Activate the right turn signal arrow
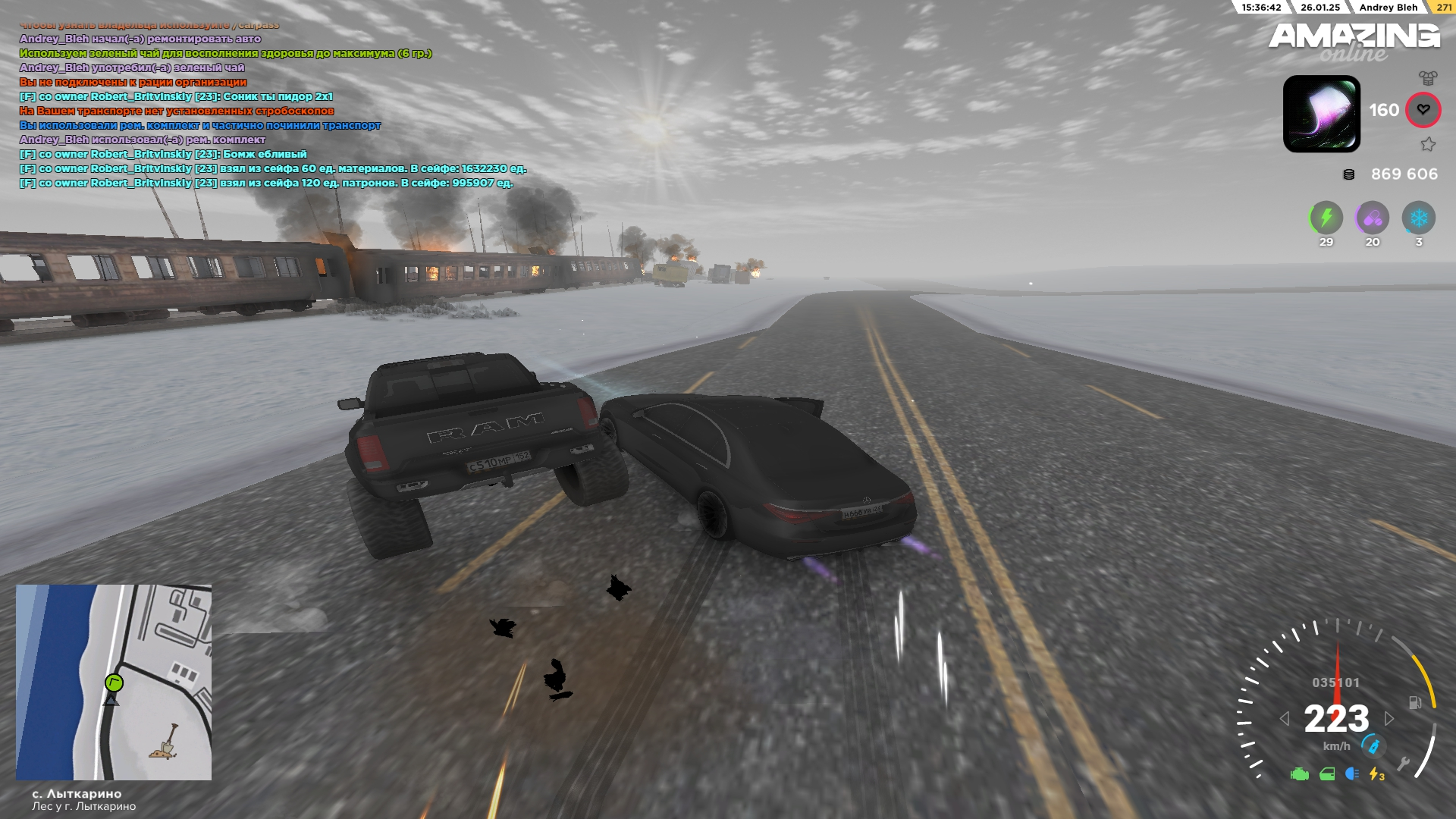 pos(1389,718)
